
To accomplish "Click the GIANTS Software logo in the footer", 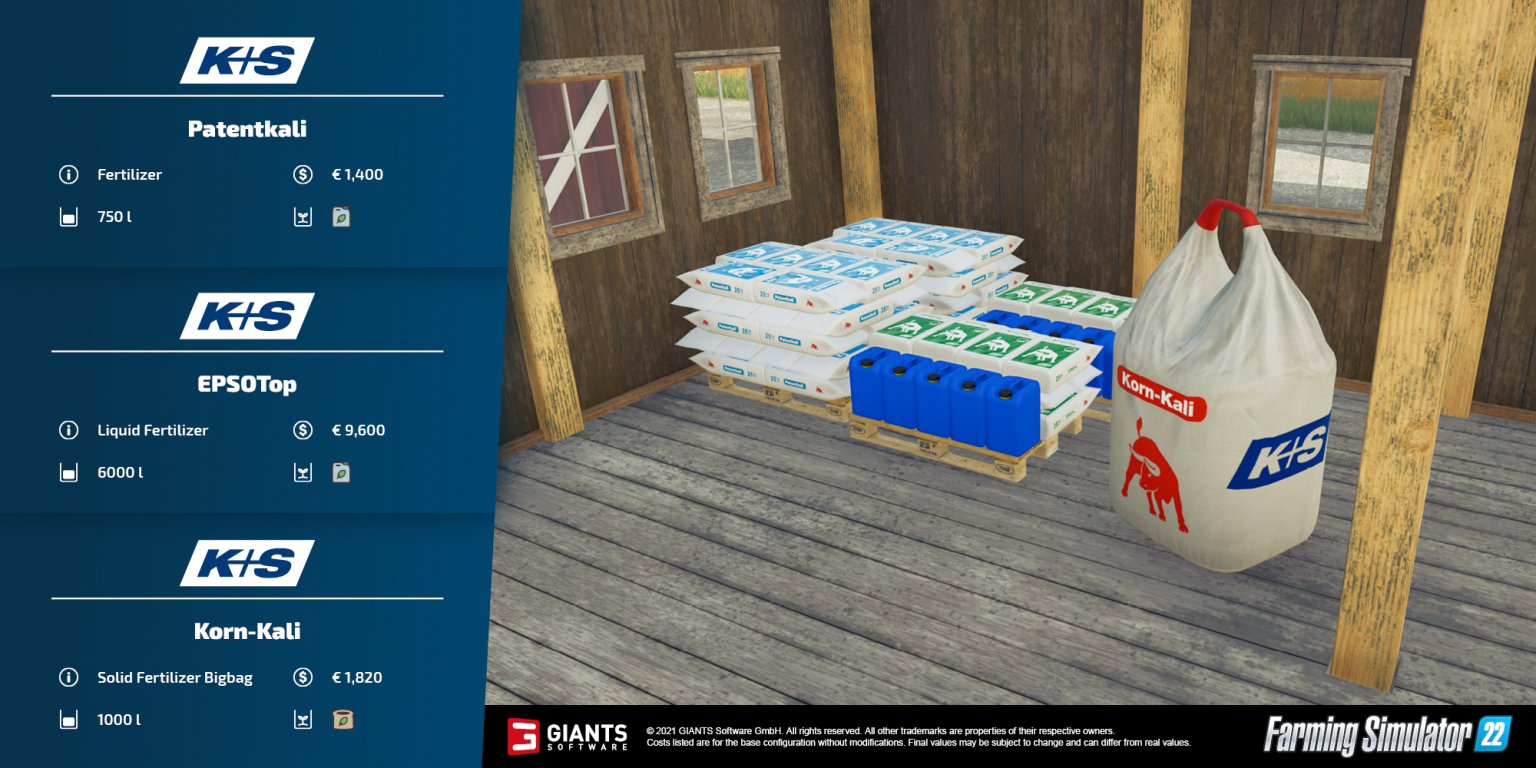I will [567, 737].
